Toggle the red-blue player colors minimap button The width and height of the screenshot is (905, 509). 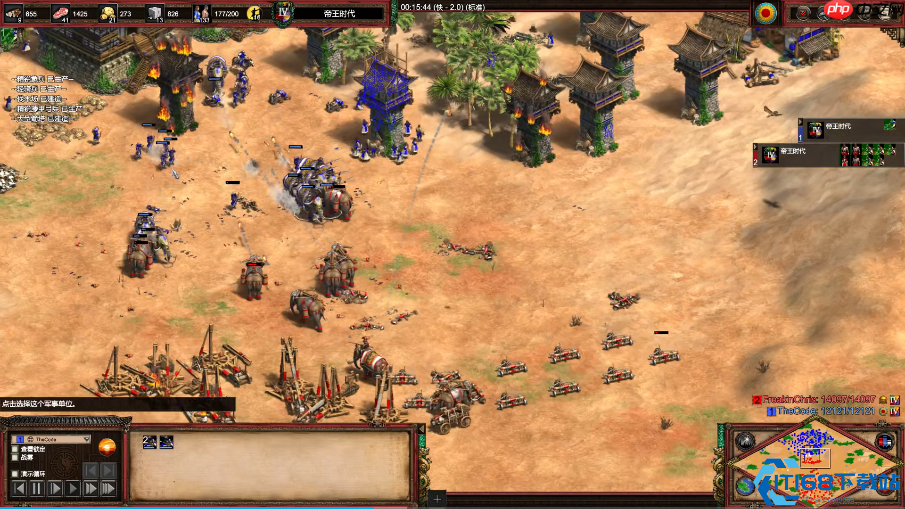(x=883, y=442)
